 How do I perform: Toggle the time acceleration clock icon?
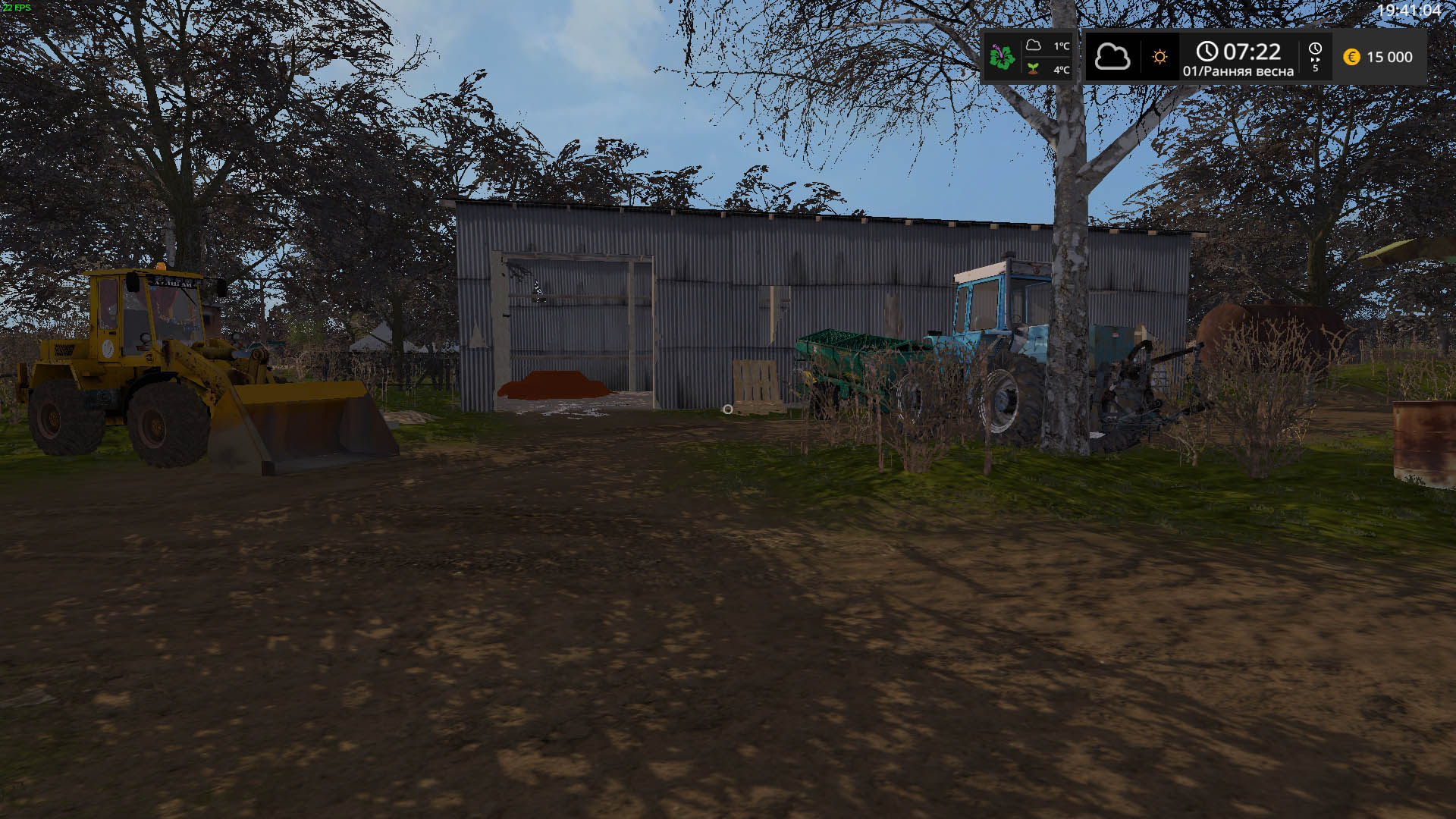(1315, 50)
